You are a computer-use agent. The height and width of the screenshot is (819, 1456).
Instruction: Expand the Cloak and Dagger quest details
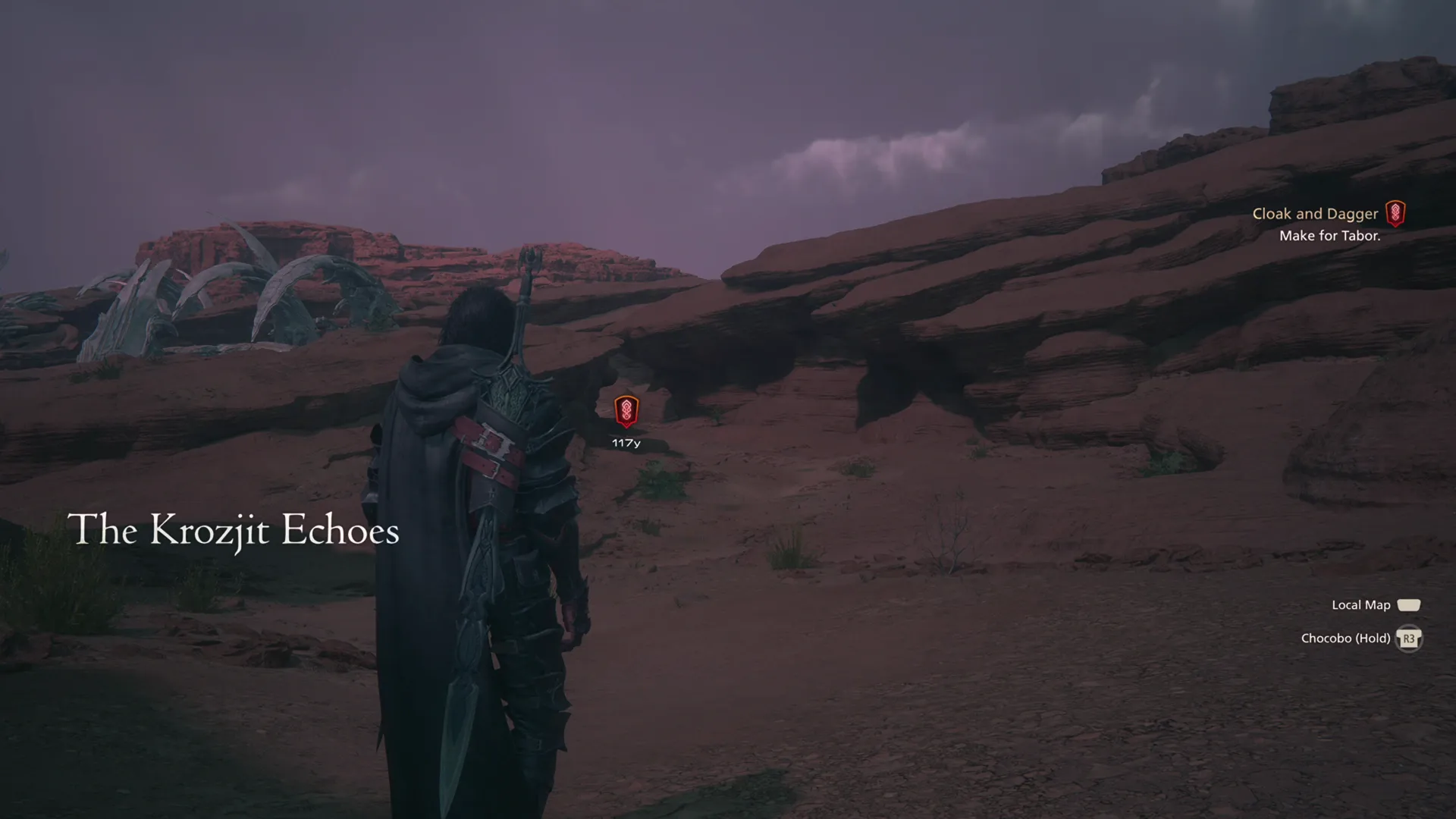pos(1316,213)
